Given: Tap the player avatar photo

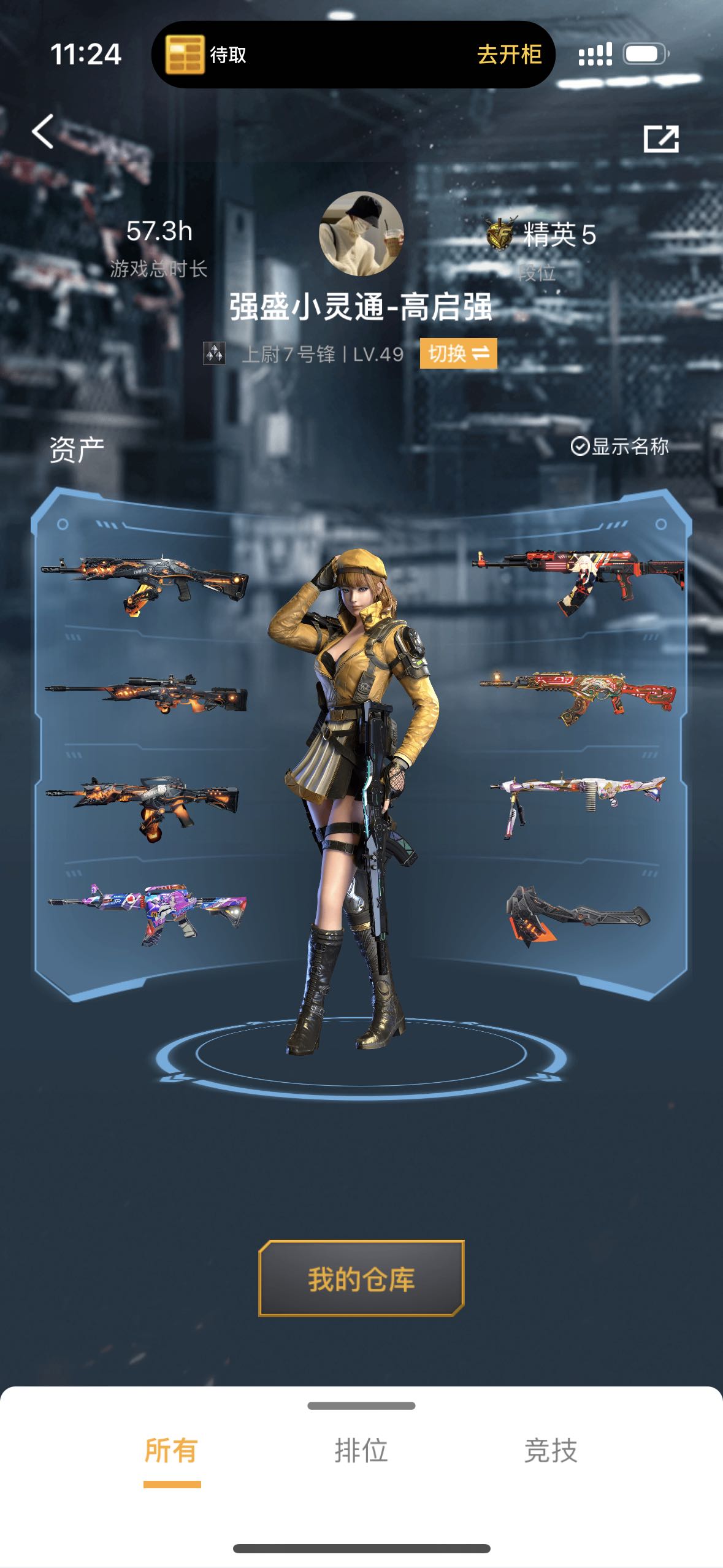Looking at the screenshot, I should pos(361,233).
